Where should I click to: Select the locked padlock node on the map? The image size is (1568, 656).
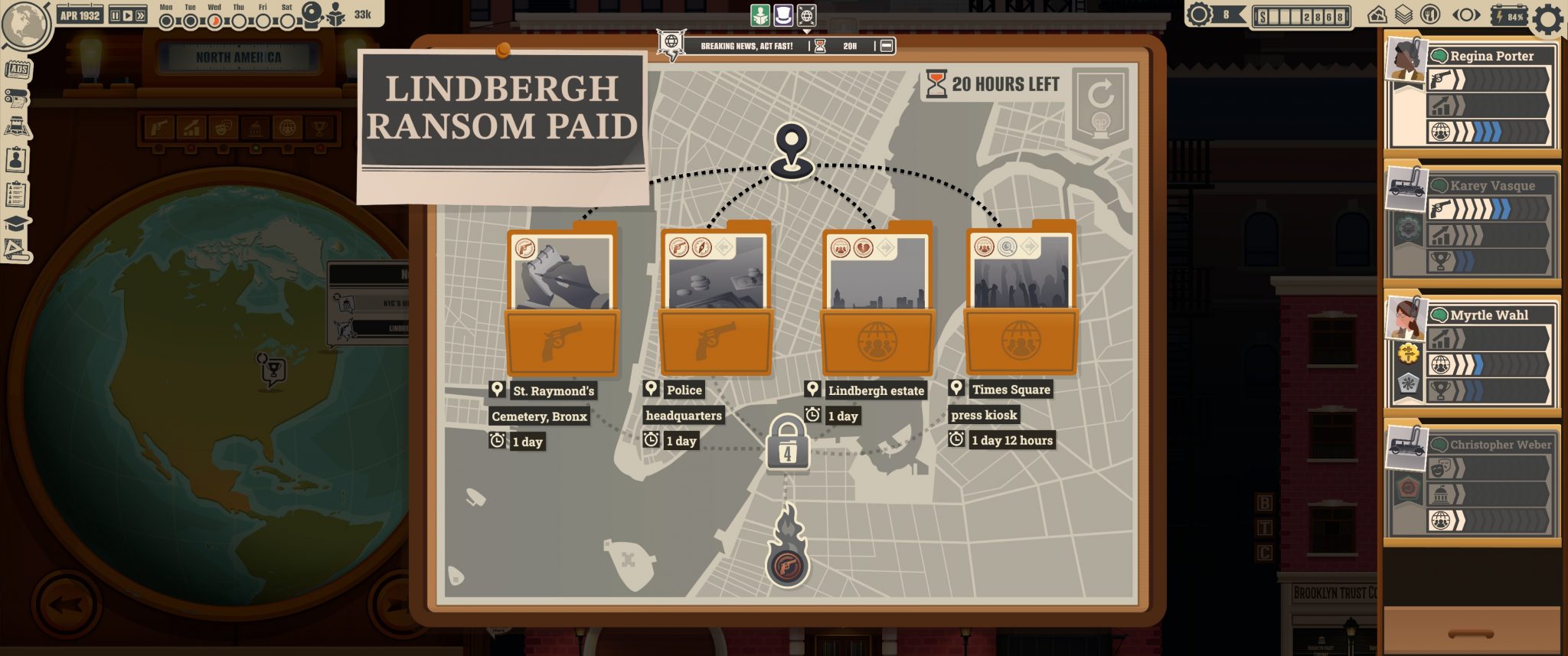786,444
